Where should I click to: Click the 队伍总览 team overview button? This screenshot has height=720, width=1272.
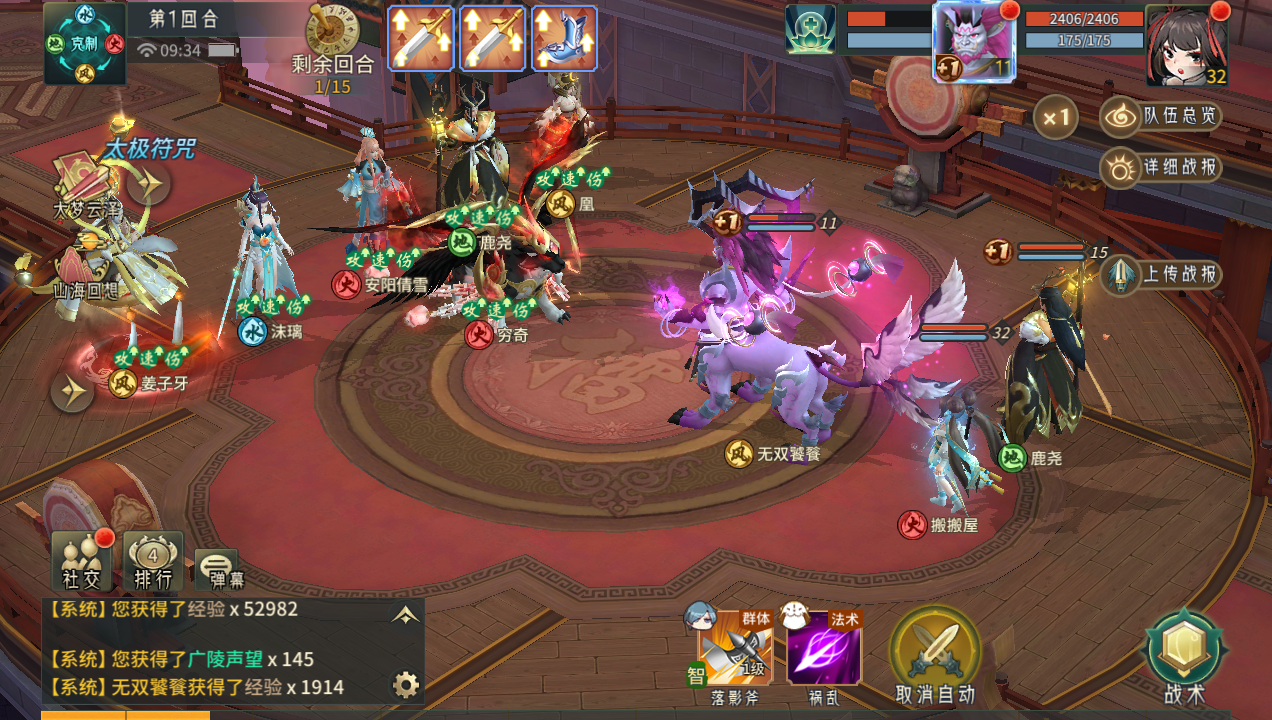click(x=1163, y=116)
